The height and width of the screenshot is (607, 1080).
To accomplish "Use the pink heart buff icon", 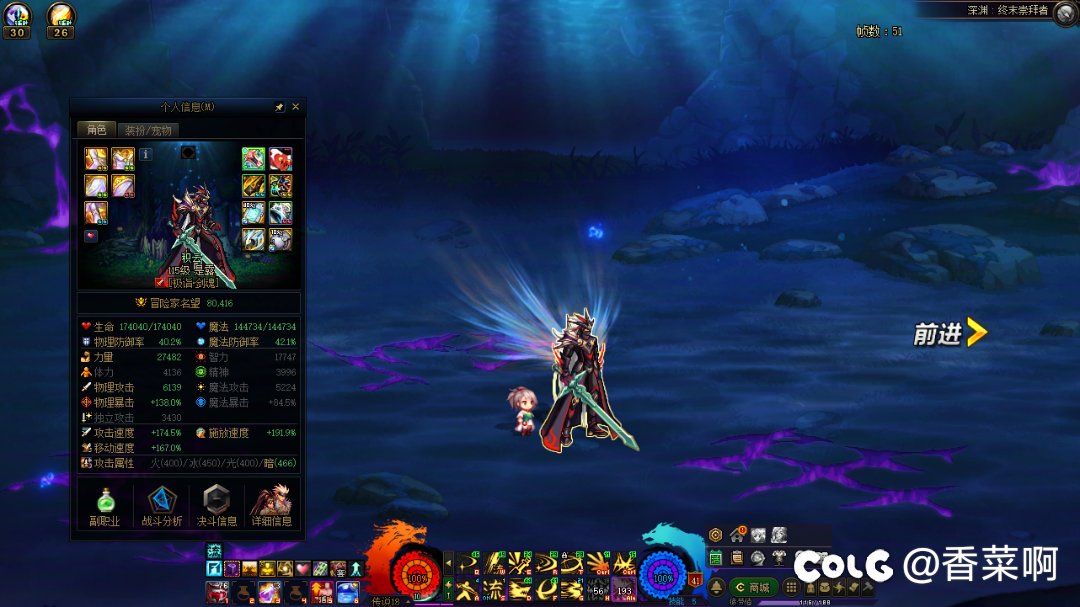I will pos(302,569).
